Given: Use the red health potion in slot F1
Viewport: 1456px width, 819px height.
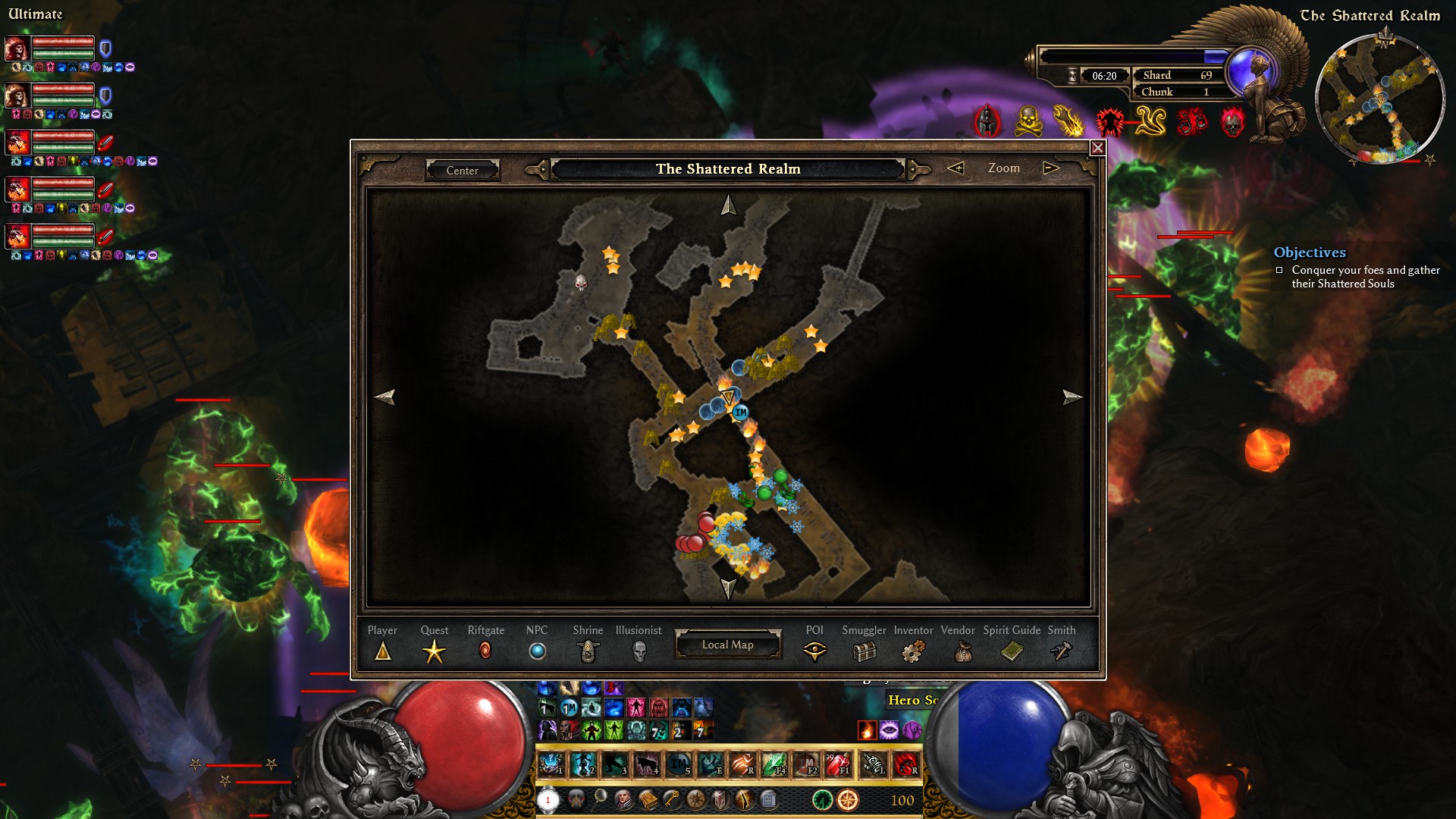Looking at the screenshot, I should click(838, 764).
